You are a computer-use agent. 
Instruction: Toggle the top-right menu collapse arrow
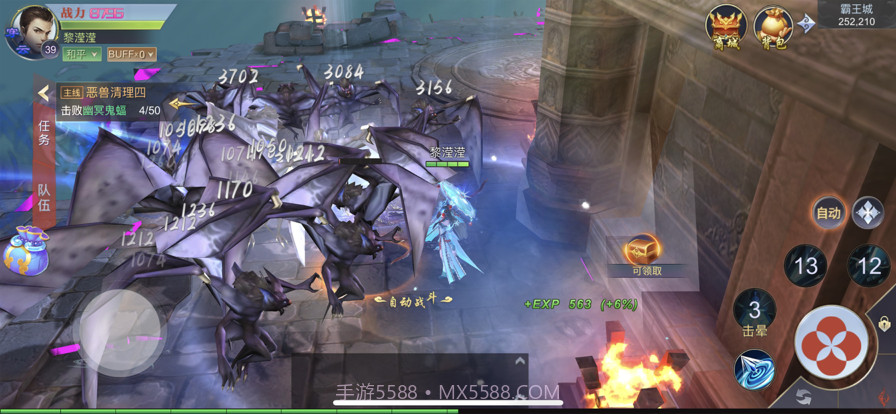tap(806, 19)
